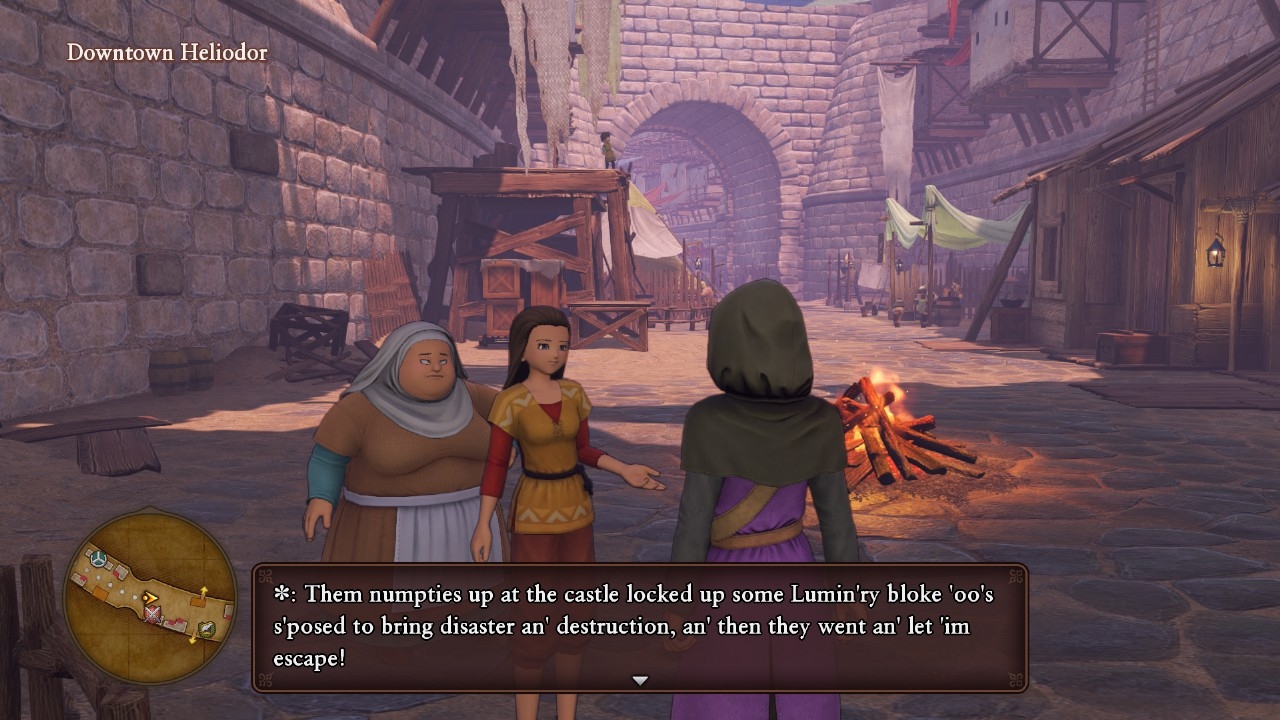
Task: Advance dialogue with the white arrow indicator
Action: (x=640, y=680)
